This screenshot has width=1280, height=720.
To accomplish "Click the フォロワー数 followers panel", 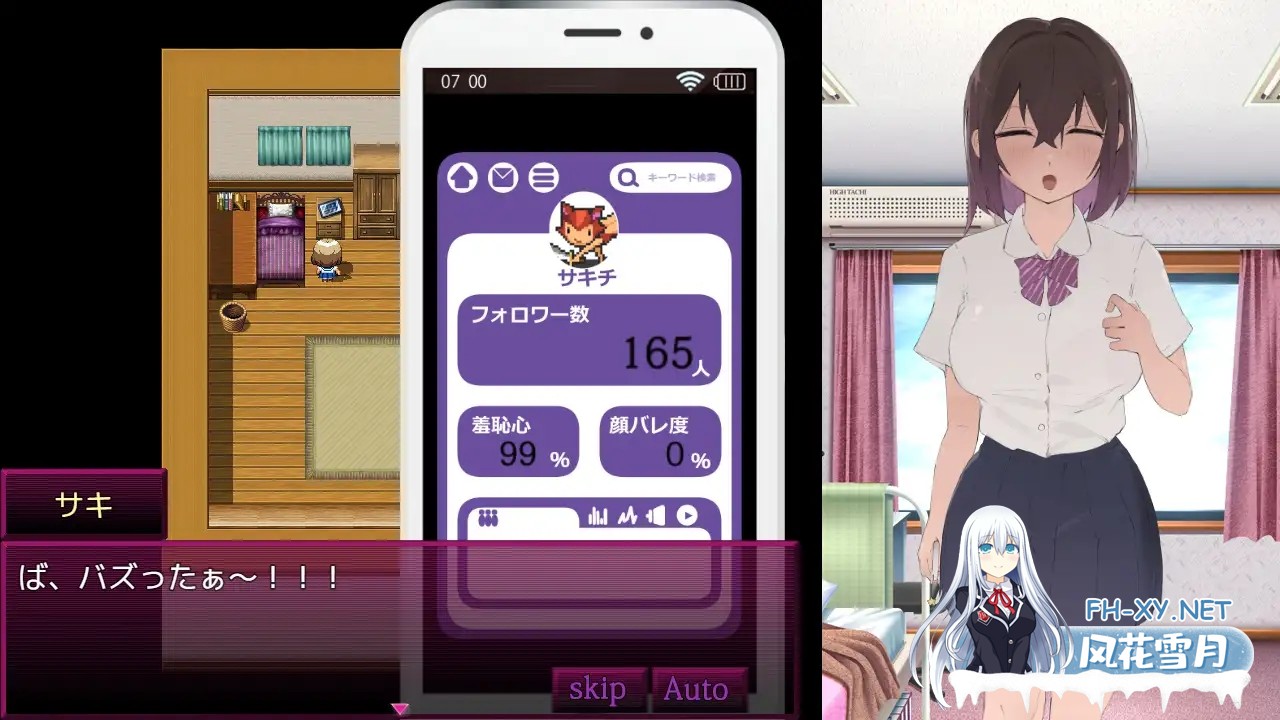I will pos(589,340).
